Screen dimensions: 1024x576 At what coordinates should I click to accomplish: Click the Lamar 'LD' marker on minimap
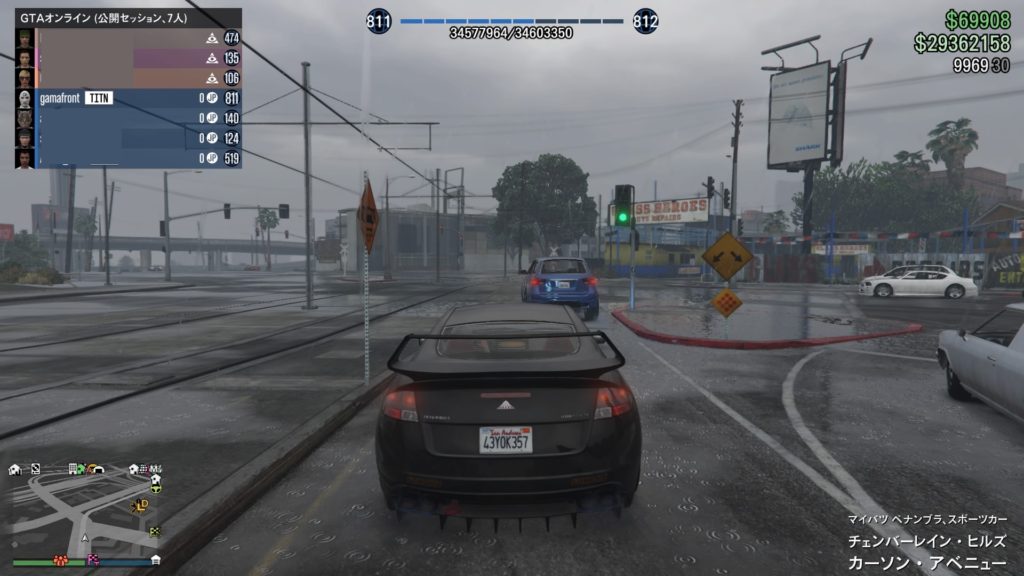[142, 505]
